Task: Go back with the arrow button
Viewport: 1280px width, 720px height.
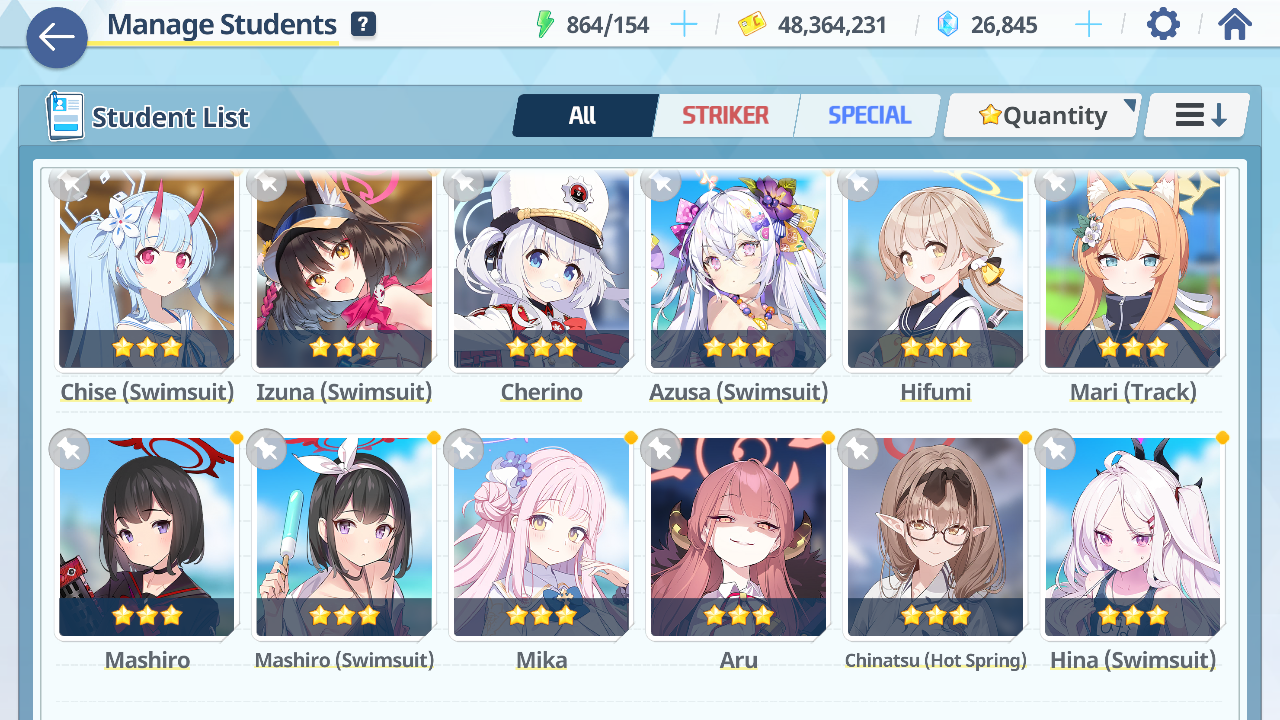Action: click(57, 38)
